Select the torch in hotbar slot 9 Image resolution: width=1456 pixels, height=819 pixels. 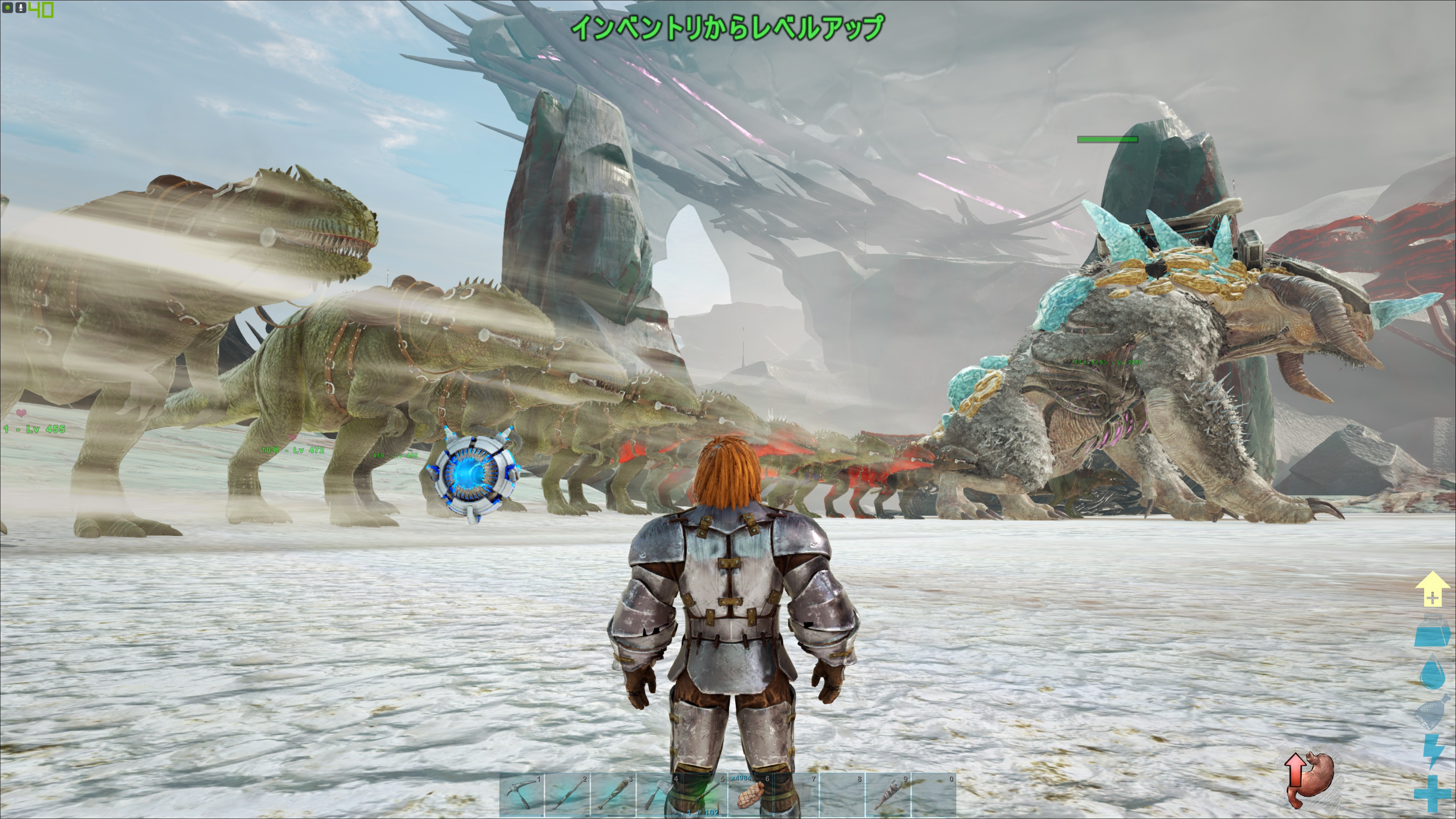(888, 795)
